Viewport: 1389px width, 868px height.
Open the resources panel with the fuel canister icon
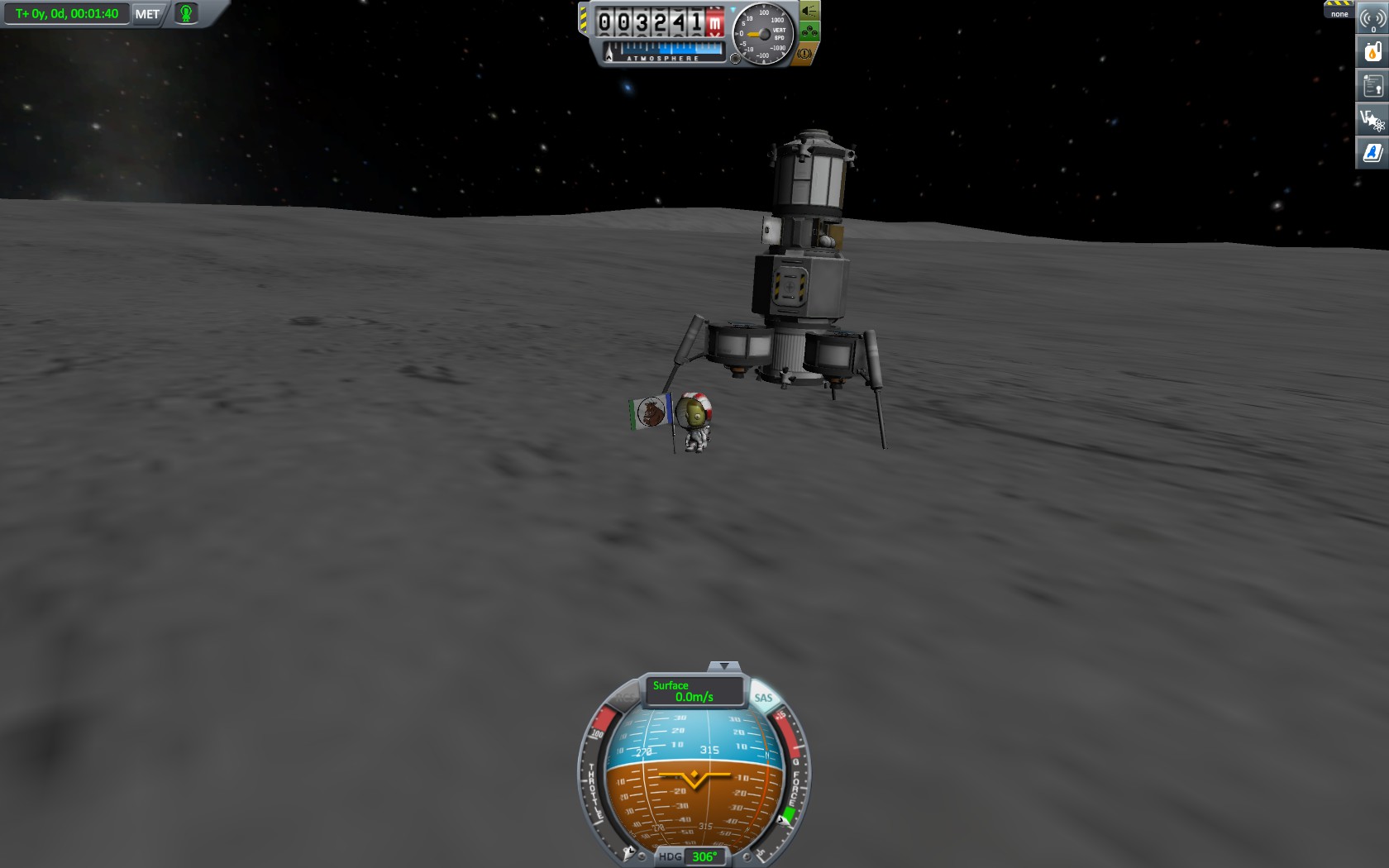(1370, 50)
